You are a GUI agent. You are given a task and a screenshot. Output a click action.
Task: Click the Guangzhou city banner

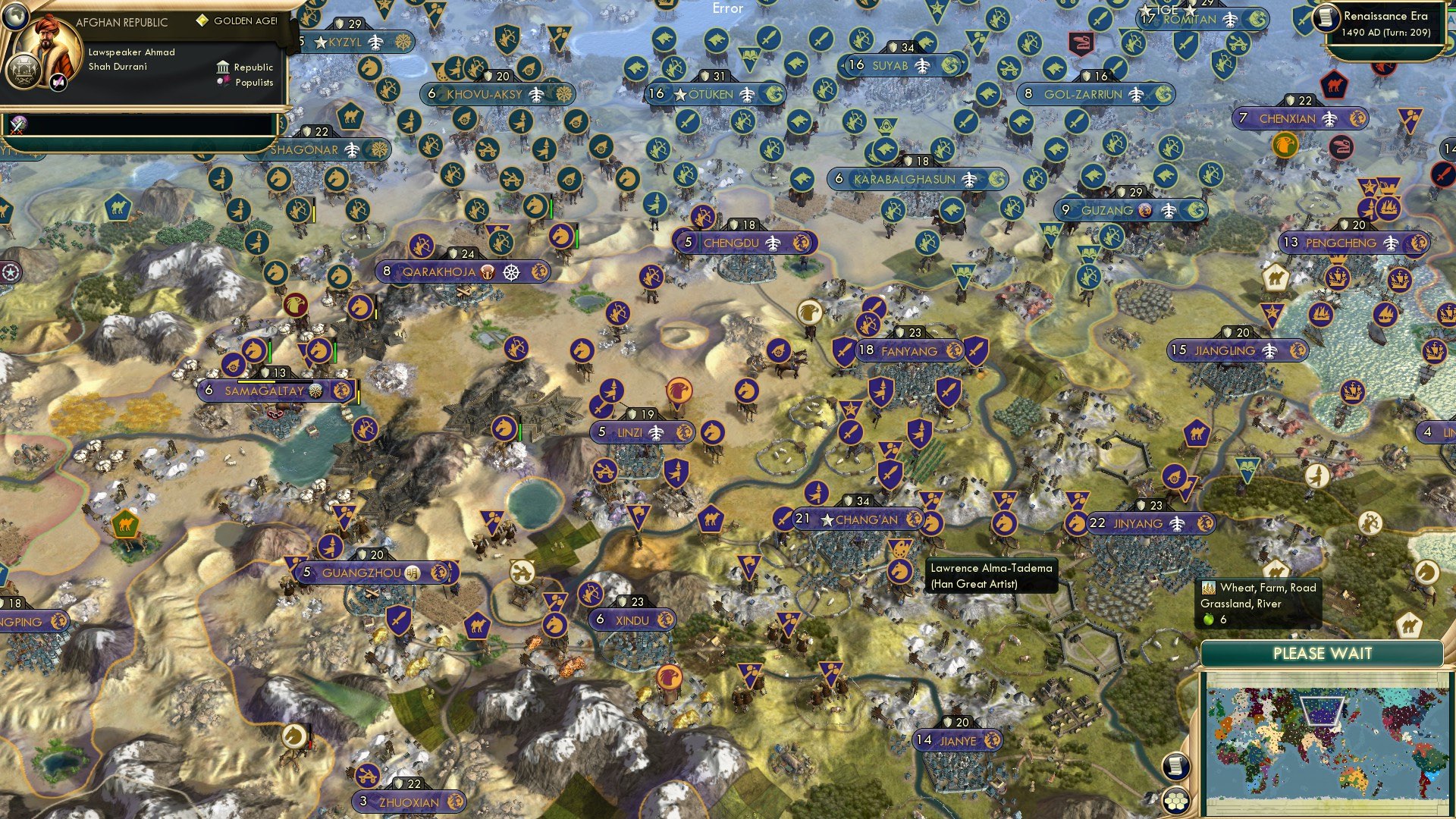coord(364,573)
